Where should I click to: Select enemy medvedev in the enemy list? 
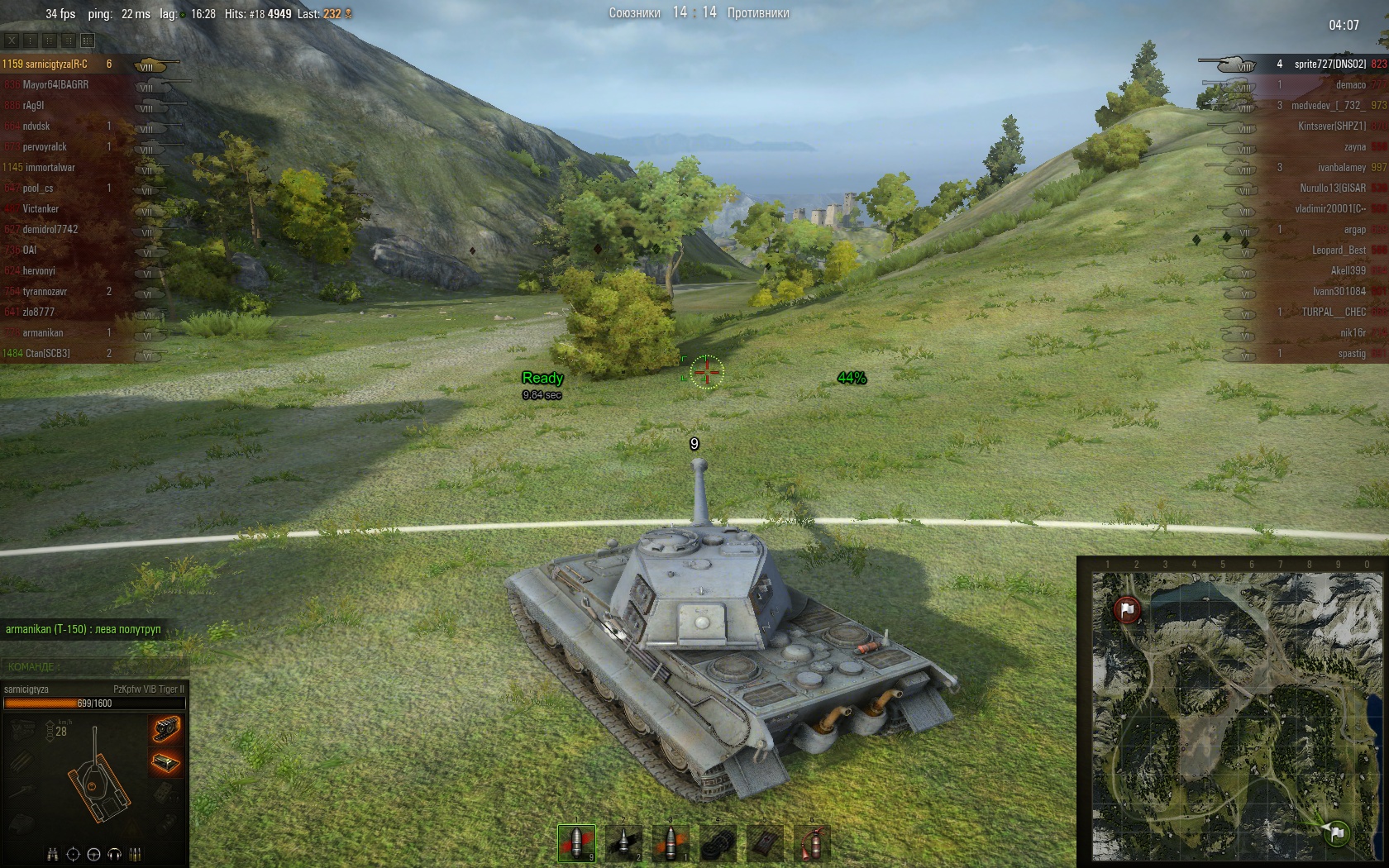(1328, 106)
